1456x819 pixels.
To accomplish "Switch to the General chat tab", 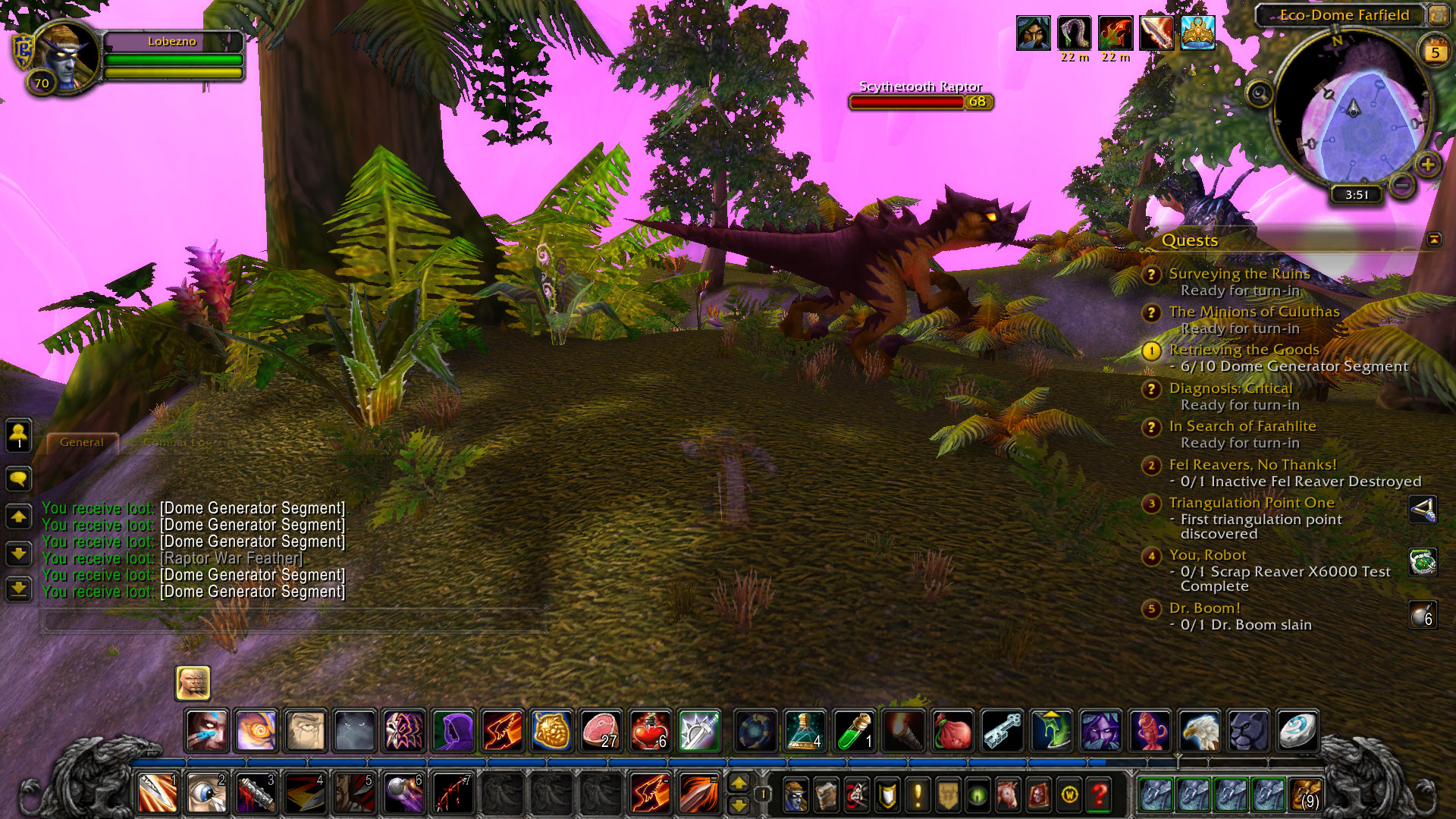I will [x=82, y=442].
